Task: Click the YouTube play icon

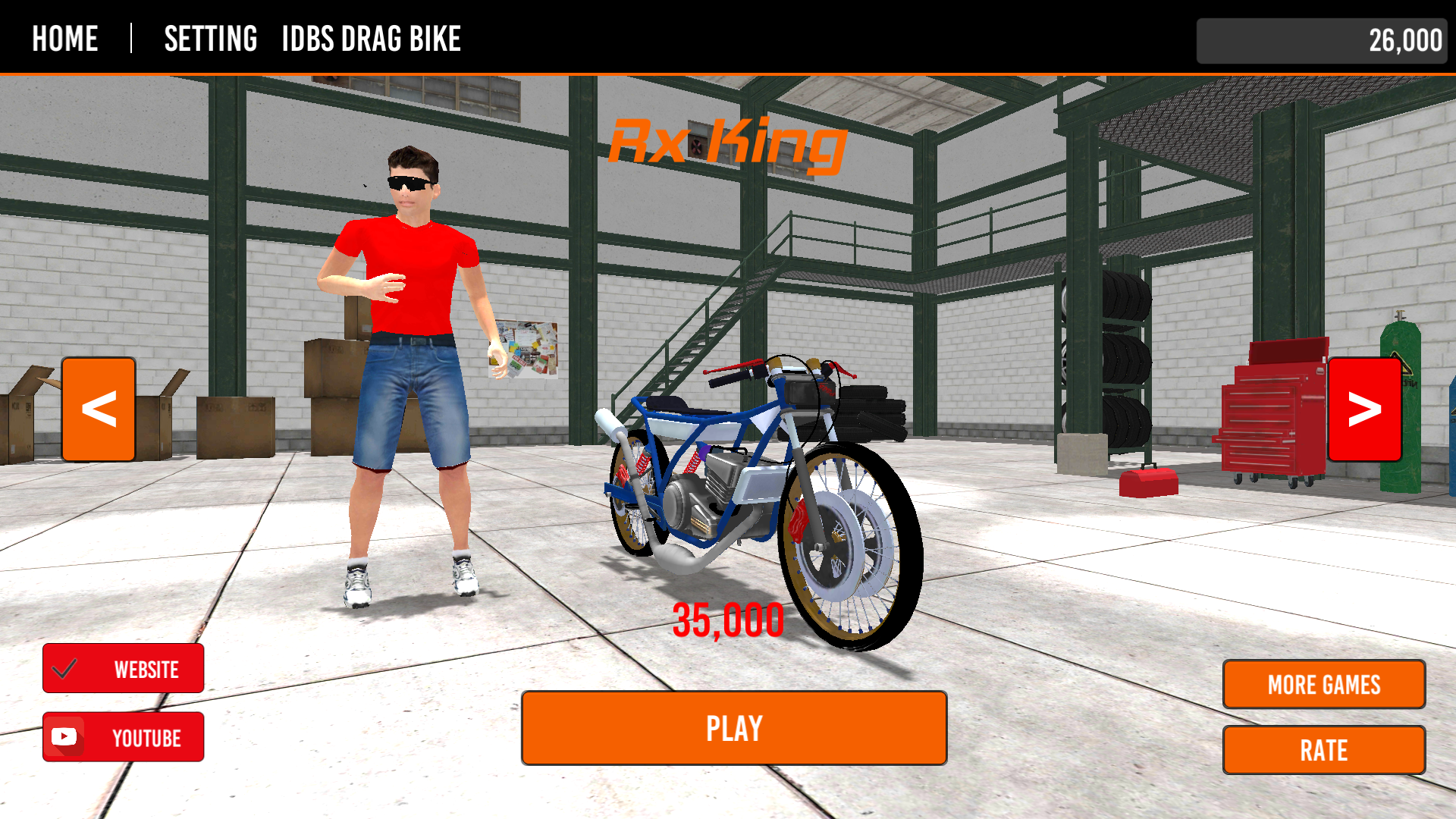Action: click(65, 736)
